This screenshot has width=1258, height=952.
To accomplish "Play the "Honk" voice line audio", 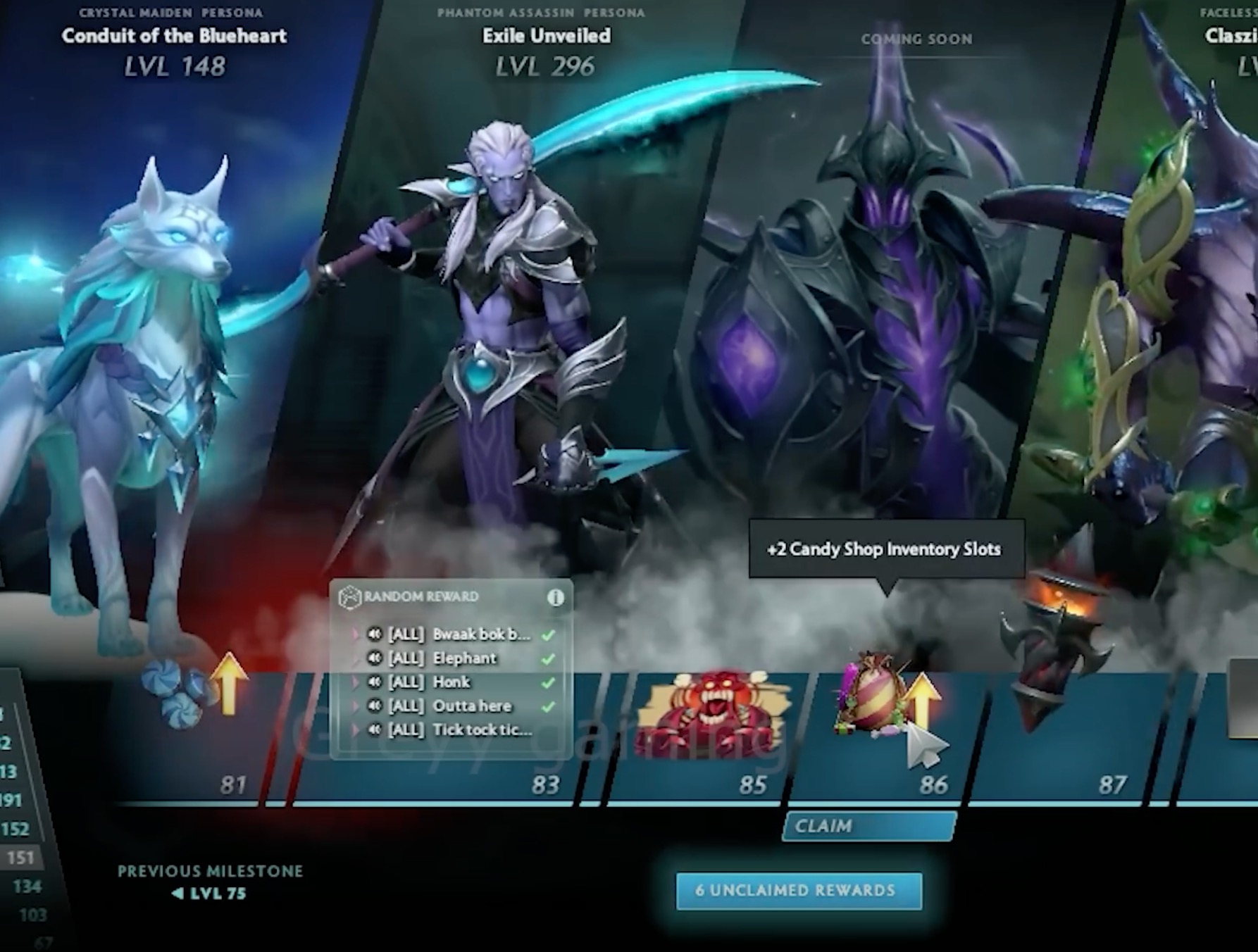I will pos(375,683).
